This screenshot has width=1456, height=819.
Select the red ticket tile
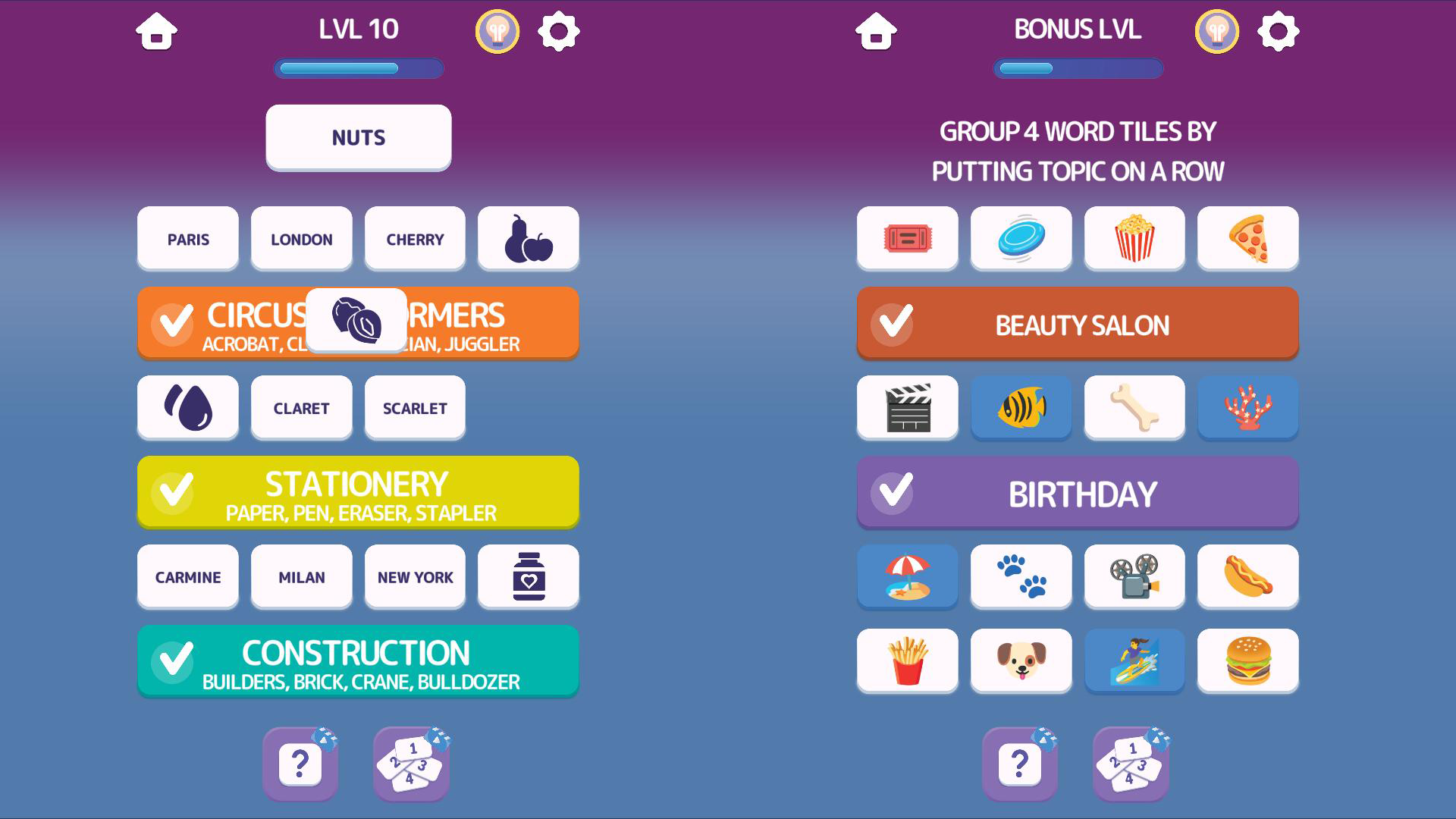(x=907, y=238)
